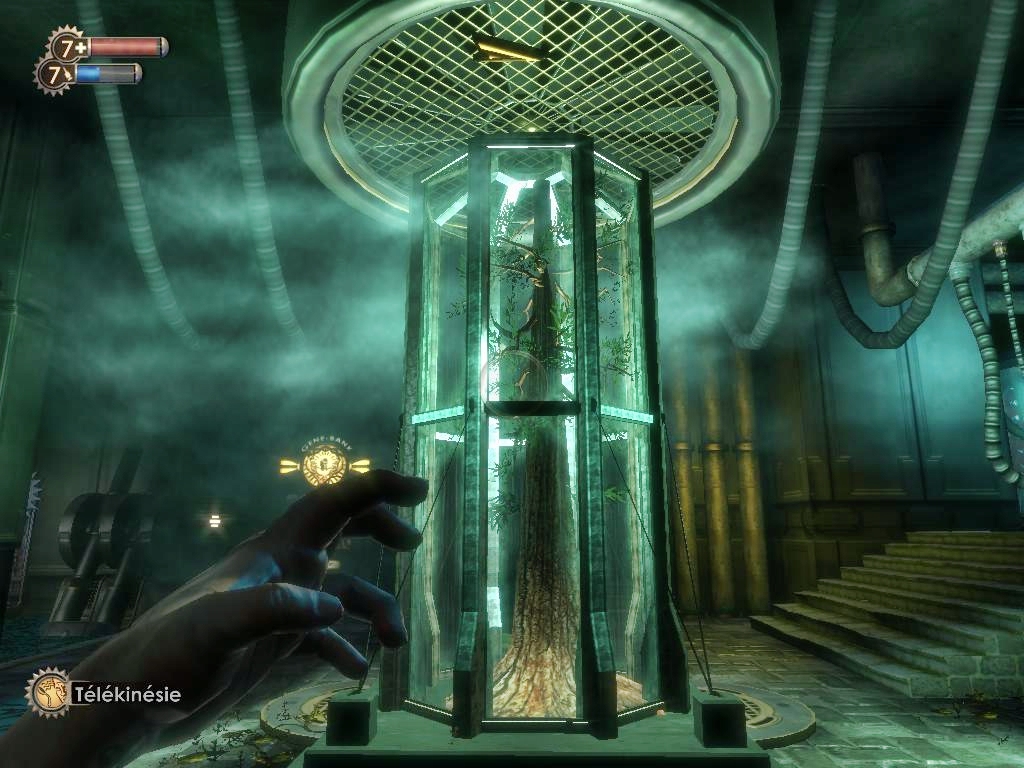Screen dimensions: 1024x768
Task: Click the first aid kit gear icon
Action: [x=68, y=46]
